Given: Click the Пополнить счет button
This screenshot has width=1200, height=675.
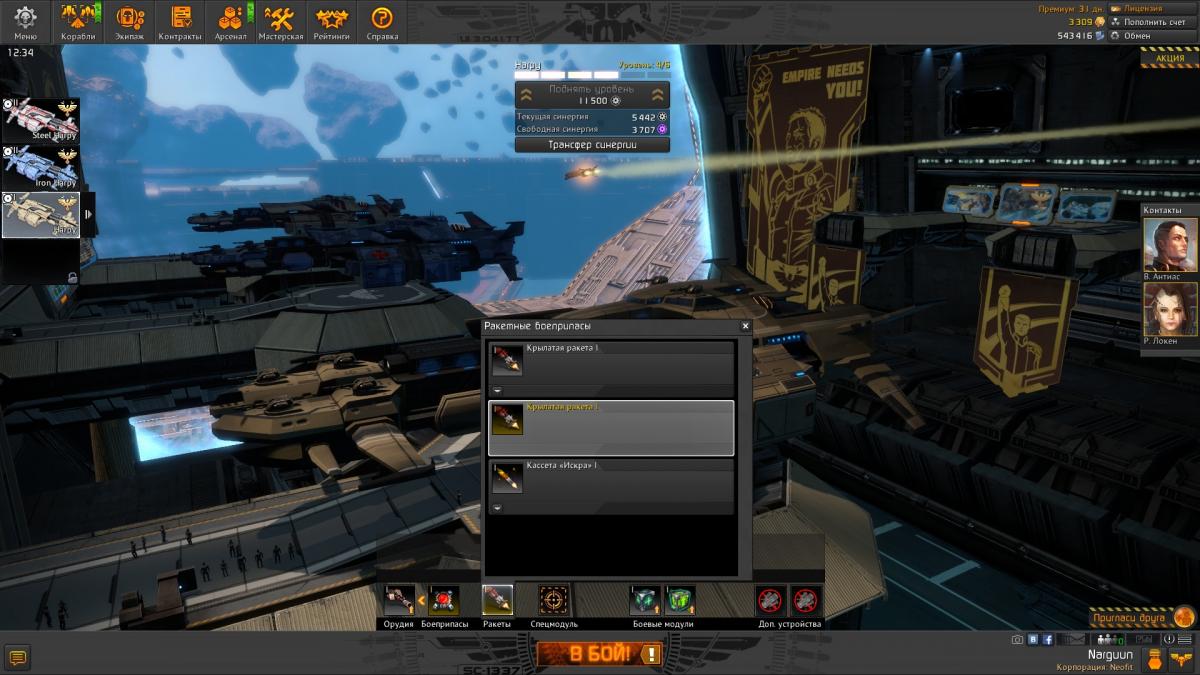Looking at the screenshot, I should pyautogui.click(x=1155, y=21).
